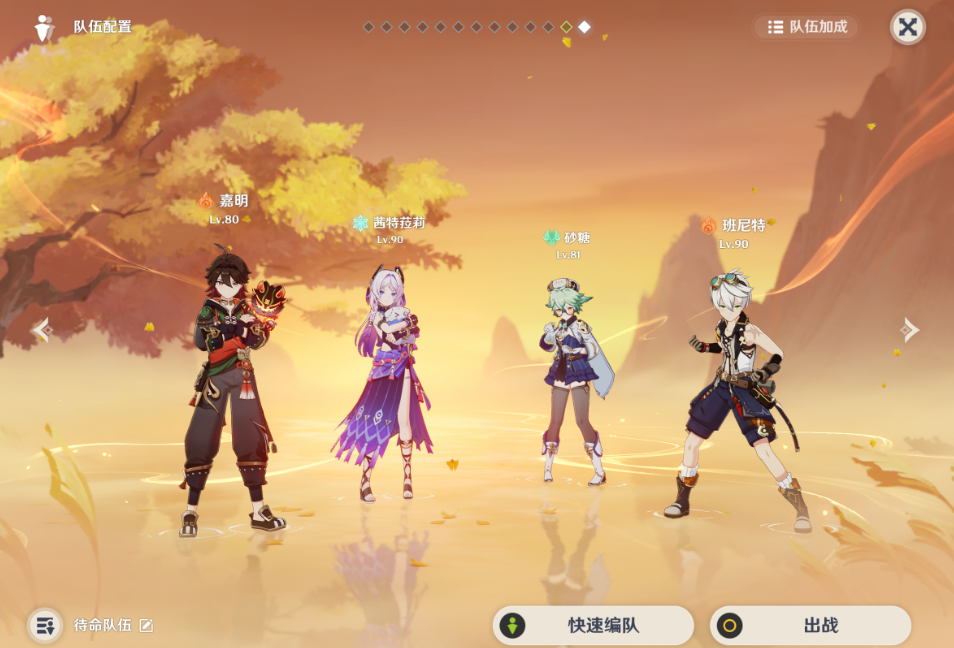Screen dimensions: 954x648
Task: Click the 快速编队 quick setup button
Action: click(x=593, y=625)
